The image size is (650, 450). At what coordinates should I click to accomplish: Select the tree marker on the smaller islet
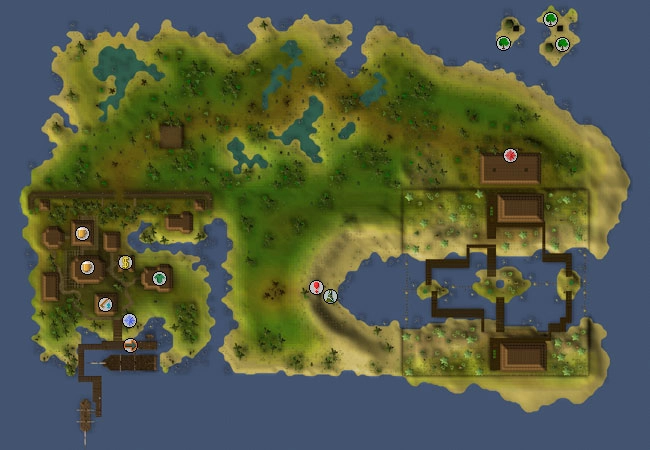click(504, 42)
